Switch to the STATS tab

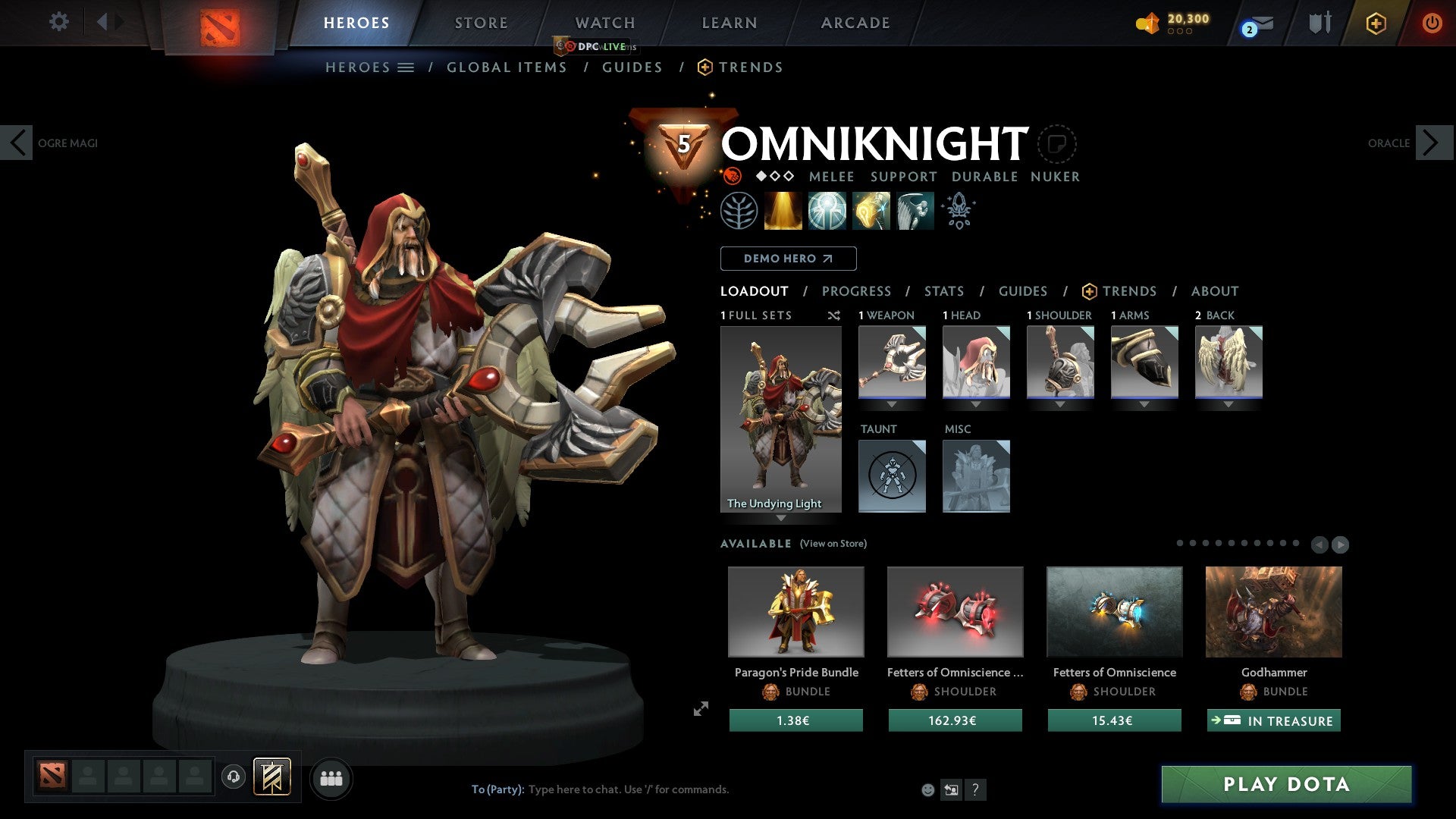[943, 291]
